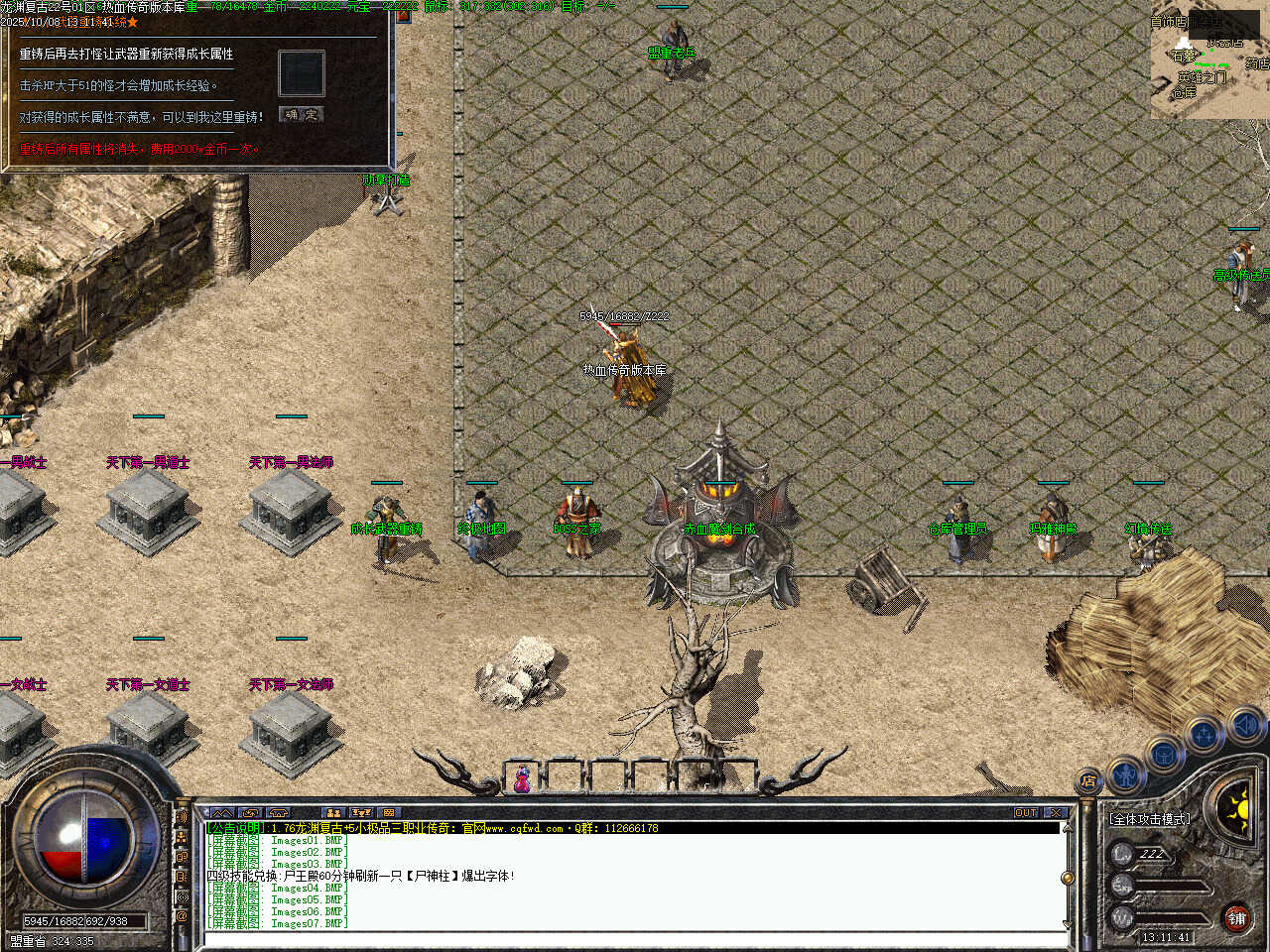Click the chat text input line
This screenshot has height=952, width=1270.
(635, 938)
